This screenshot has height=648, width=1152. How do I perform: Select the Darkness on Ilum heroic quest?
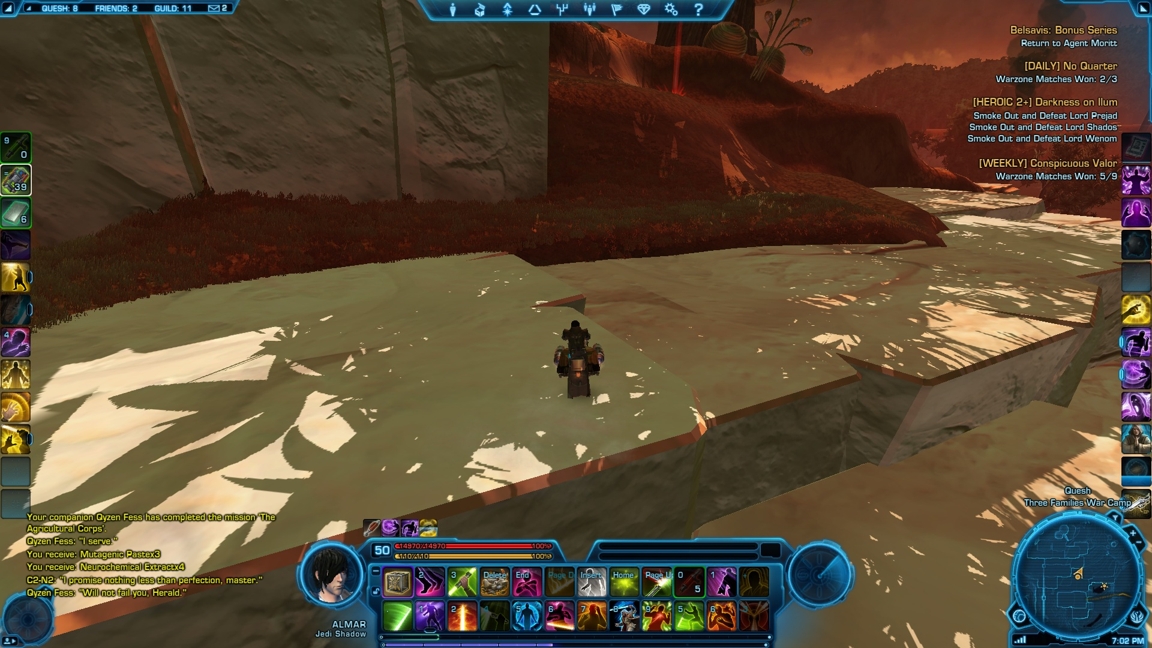[x=1045, y=102]
